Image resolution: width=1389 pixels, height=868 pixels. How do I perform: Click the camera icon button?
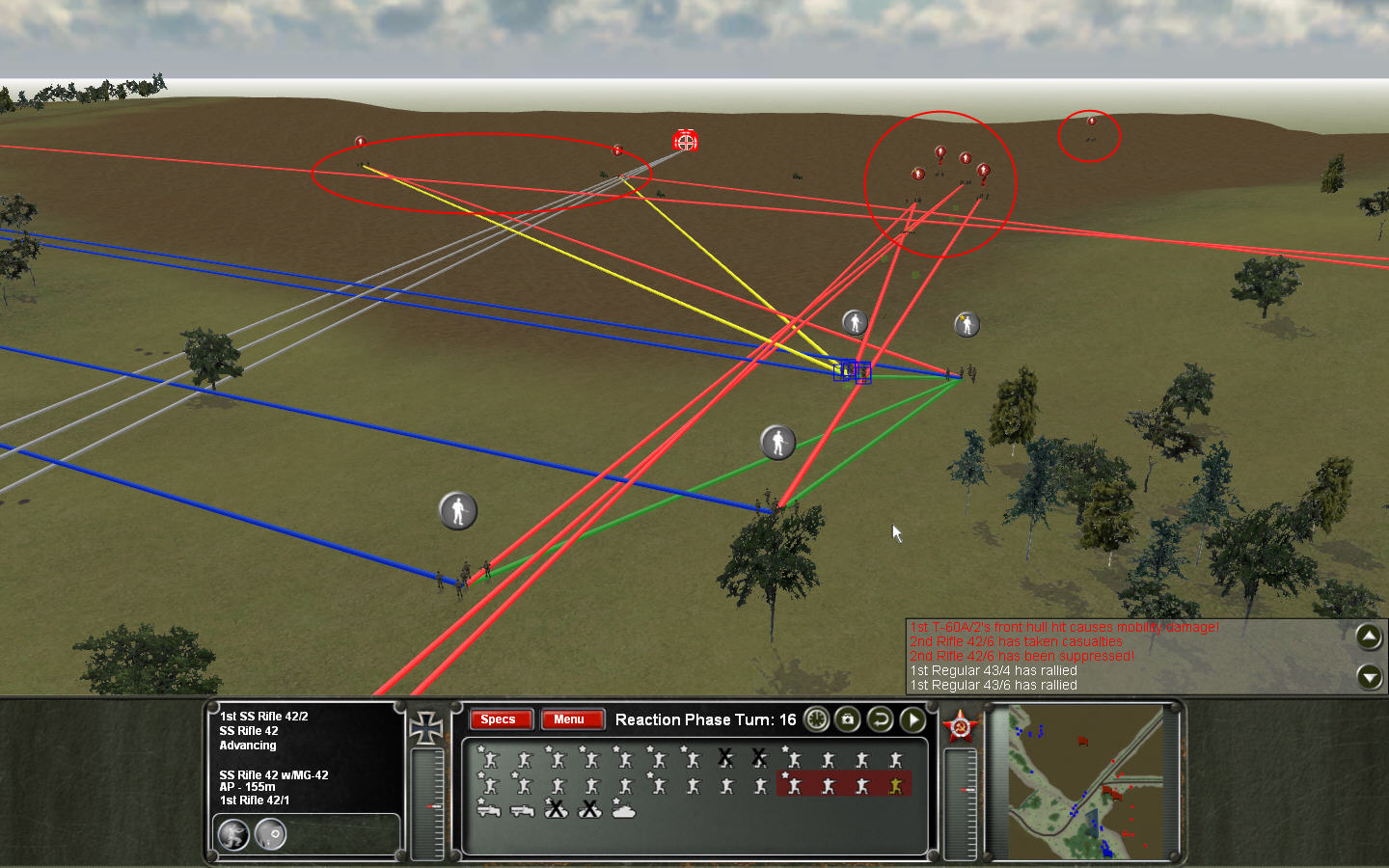coord(848,719)
